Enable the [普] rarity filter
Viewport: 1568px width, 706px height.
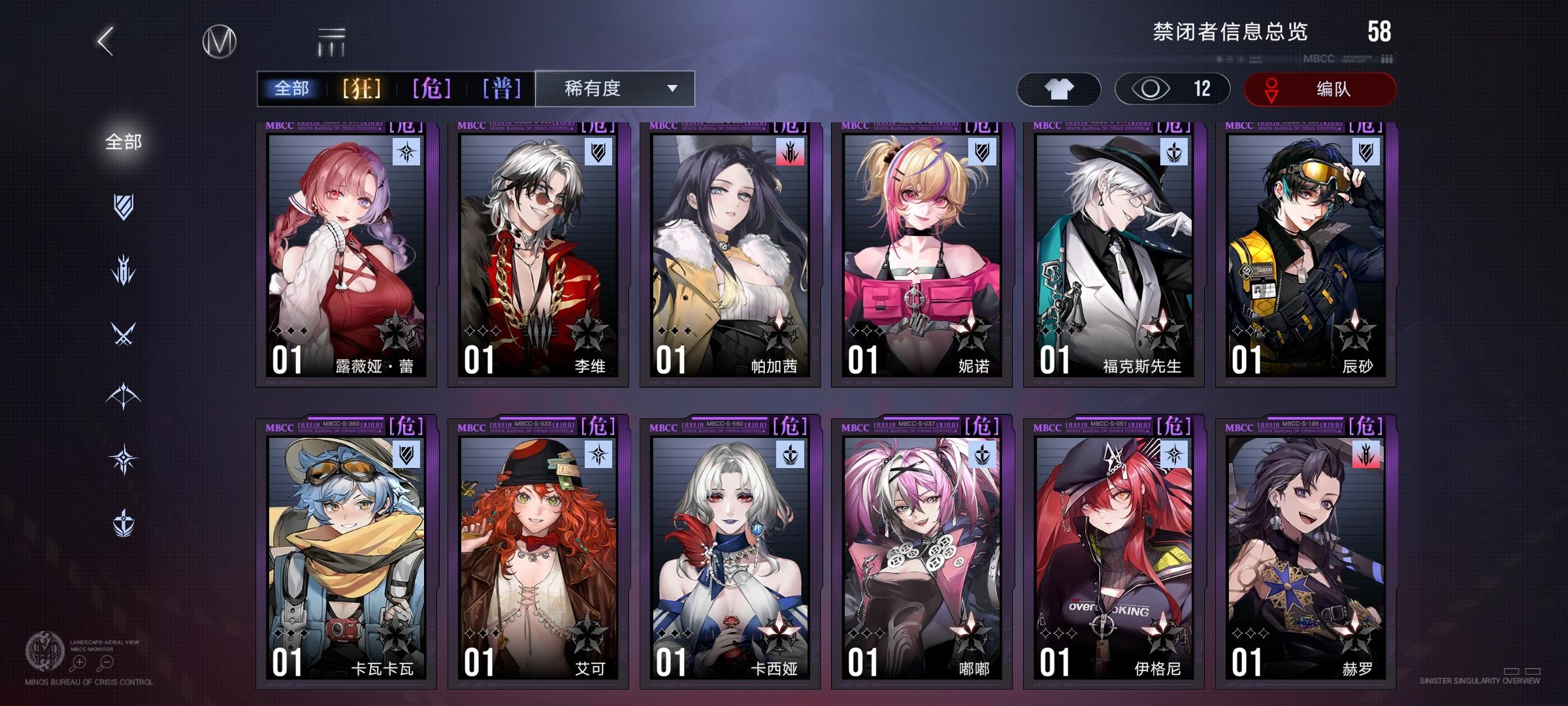point(503,88)
